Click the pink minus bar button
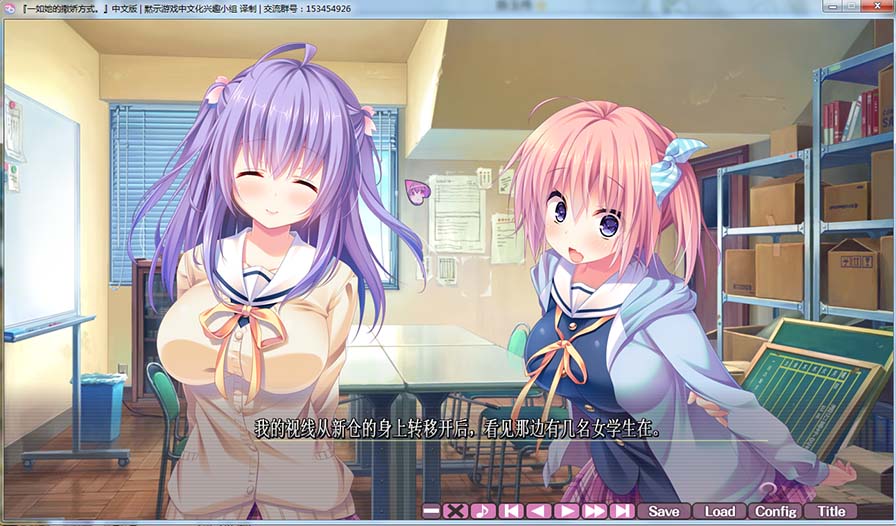Screen dimensions: 896x526 [x=431, y=511]
